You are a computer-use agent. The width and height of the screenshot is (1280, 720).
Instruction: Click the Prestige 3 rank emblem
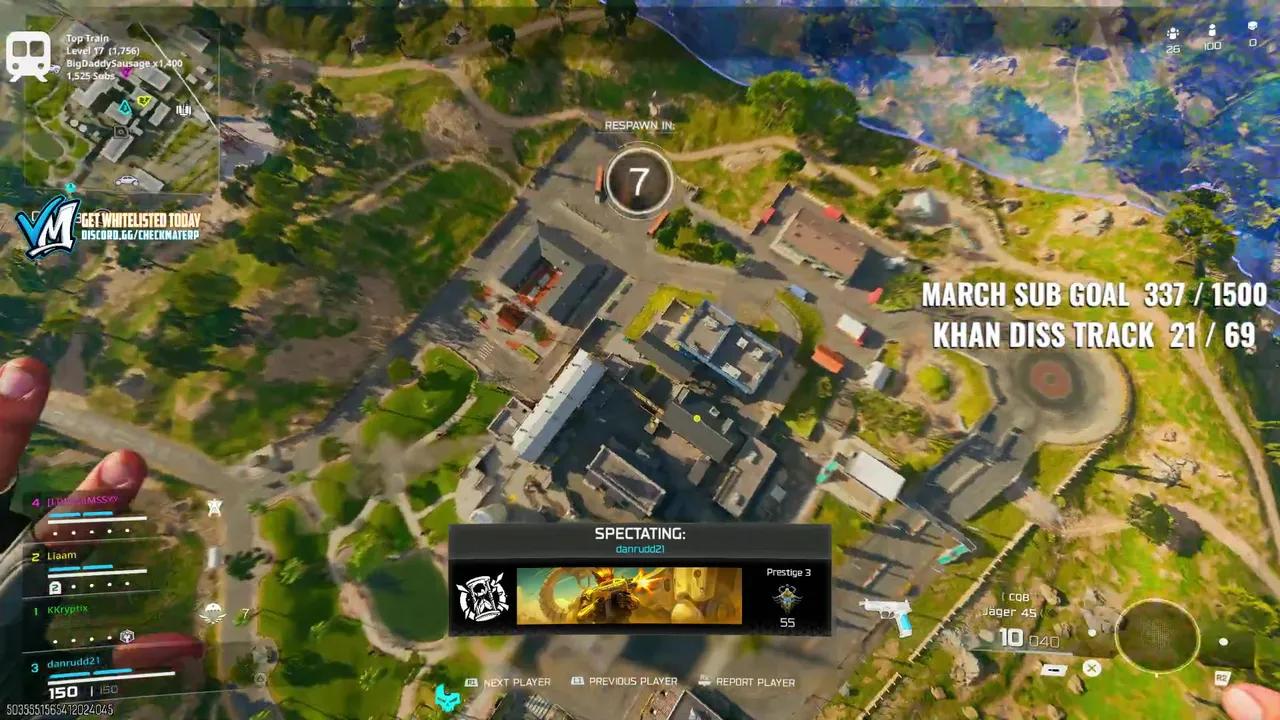click(787, 597)
